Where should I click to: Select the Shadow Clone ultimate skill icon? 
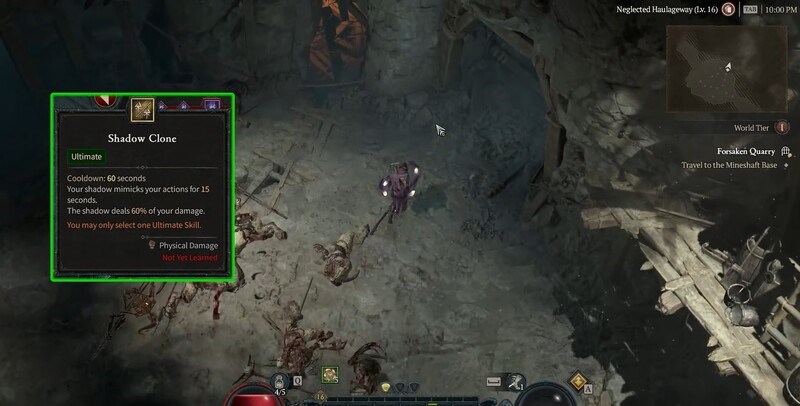142,105
